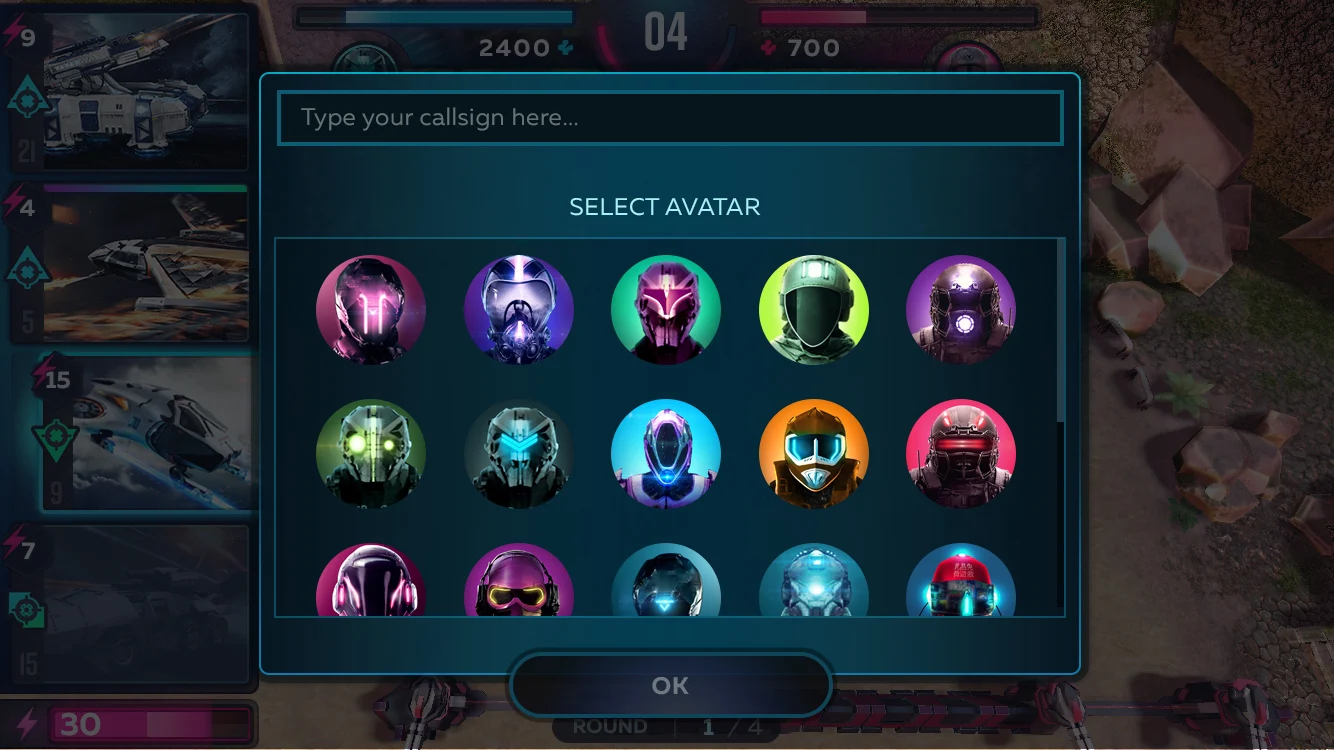The width and height of the screenshot is (1334, 750).
Task: Confirm avatar selection with OK button
Action: click(670, 686)
